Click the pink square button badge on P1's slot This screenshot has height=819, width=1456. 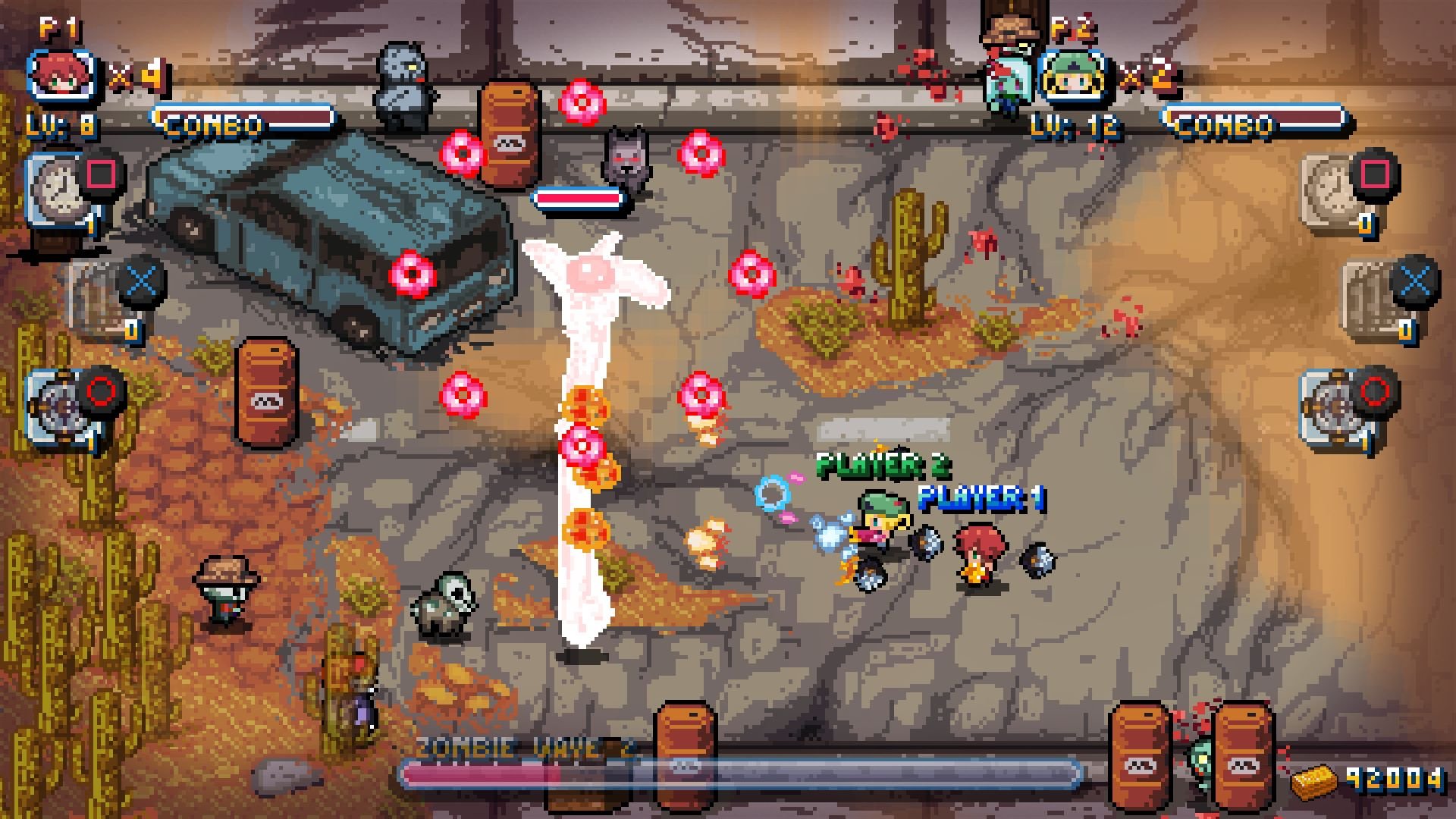[x=101, y=173]
